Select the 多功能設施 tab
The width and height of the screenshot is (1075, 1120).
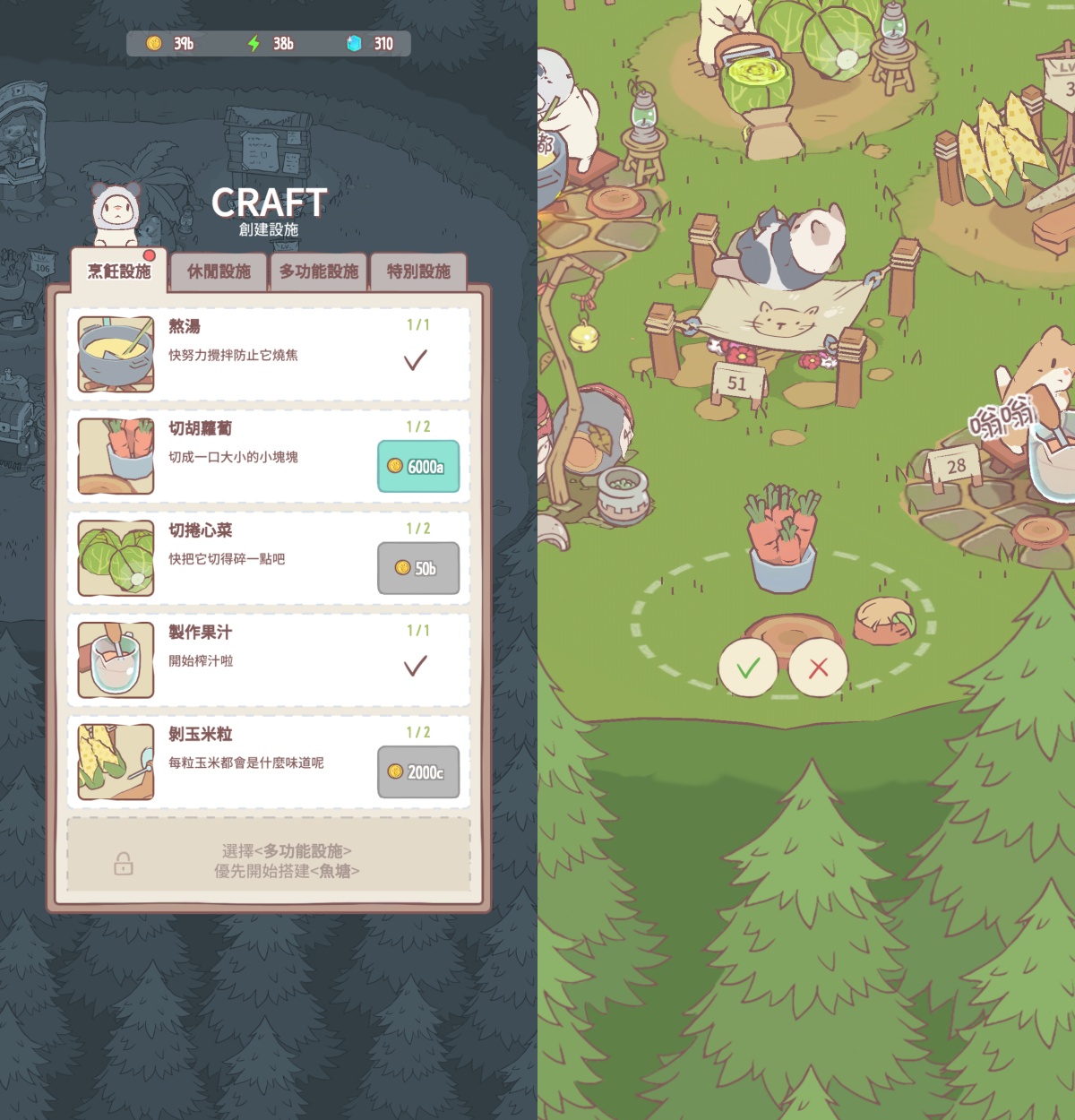318,271
